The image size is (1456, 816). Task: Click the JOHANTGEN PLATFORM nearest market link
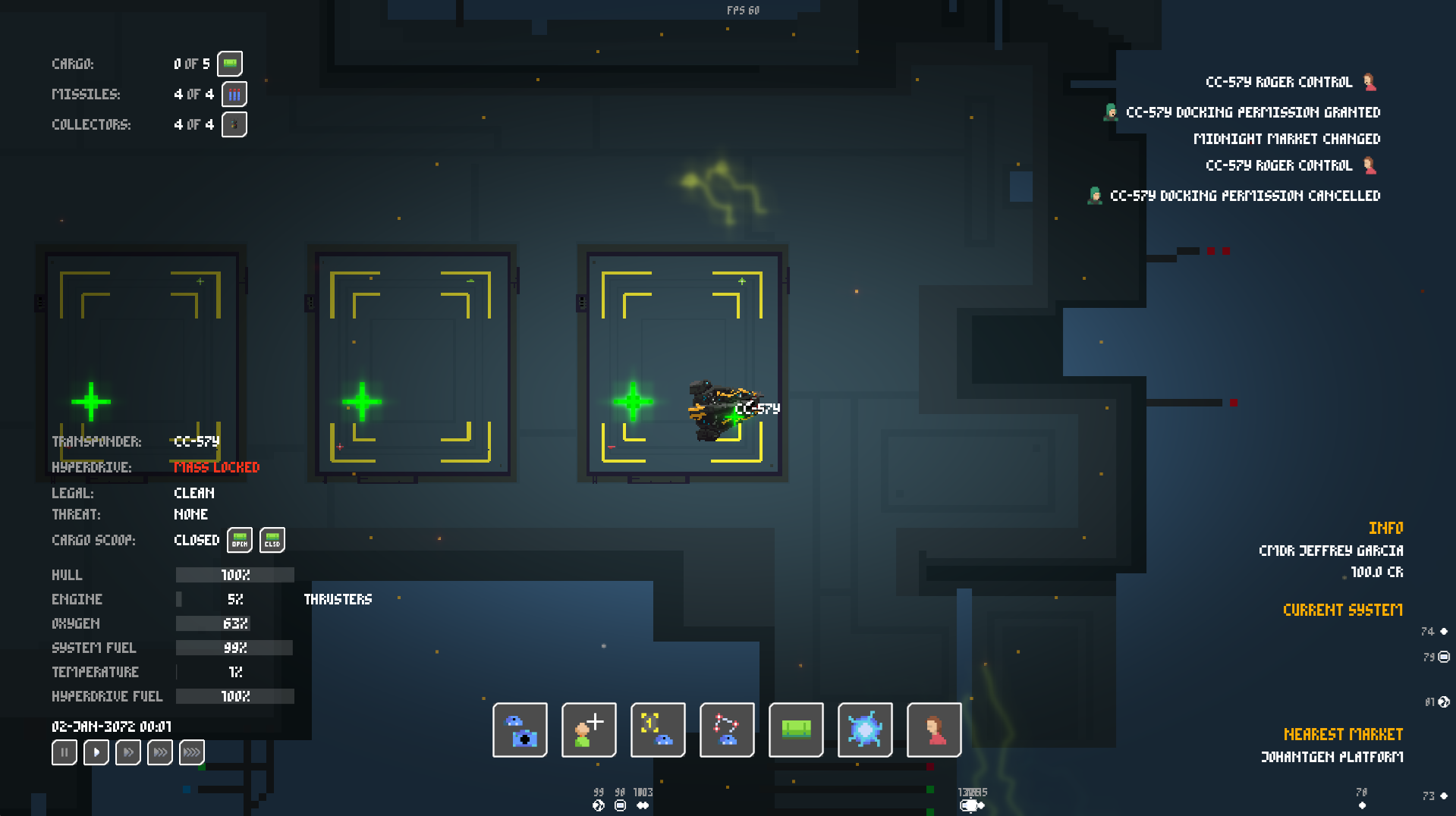(x=1332, y=756)
